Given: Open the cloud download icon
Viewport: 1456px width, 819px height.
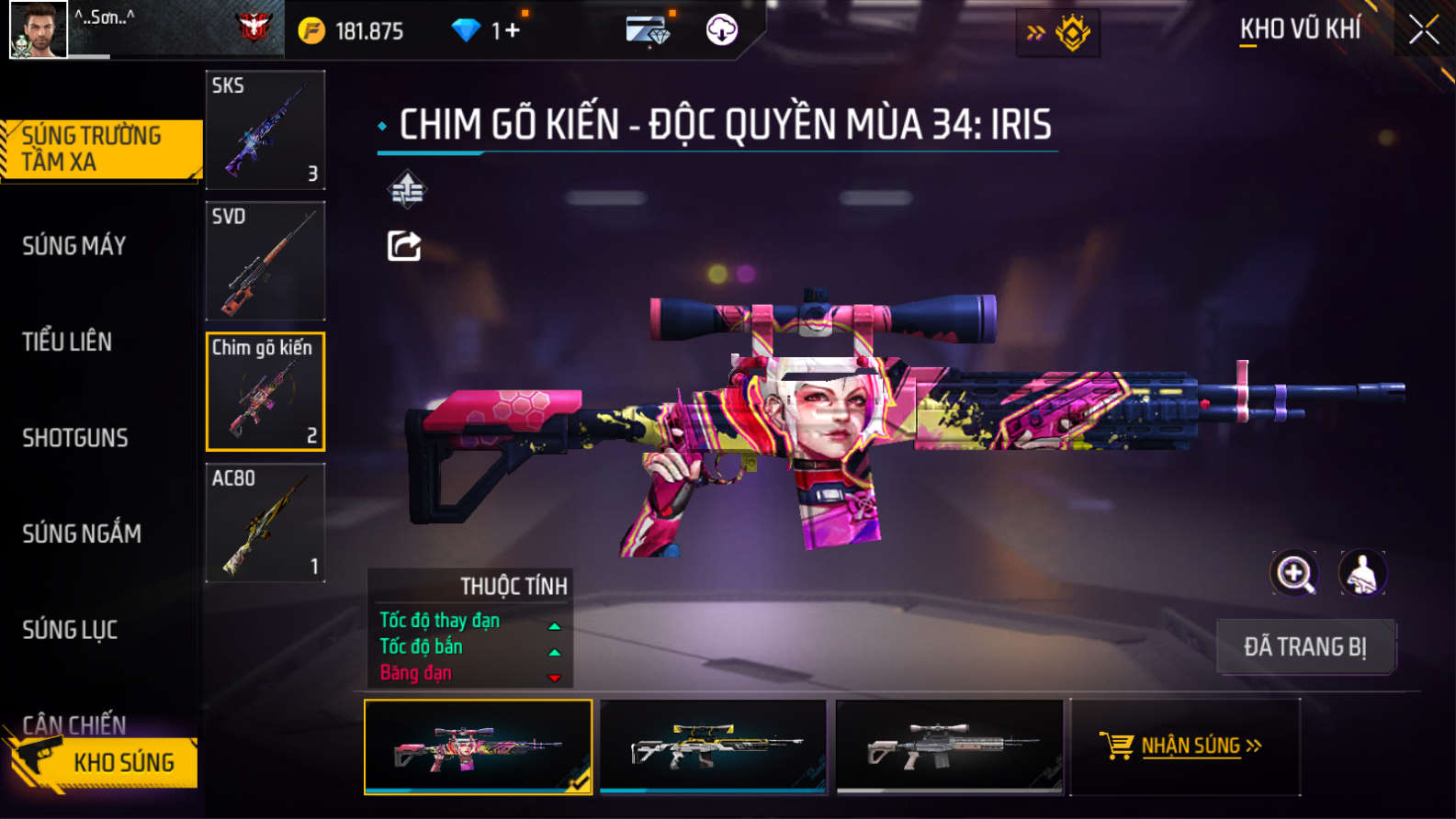Looking at the screenshot, I should [x=722, y=30].
